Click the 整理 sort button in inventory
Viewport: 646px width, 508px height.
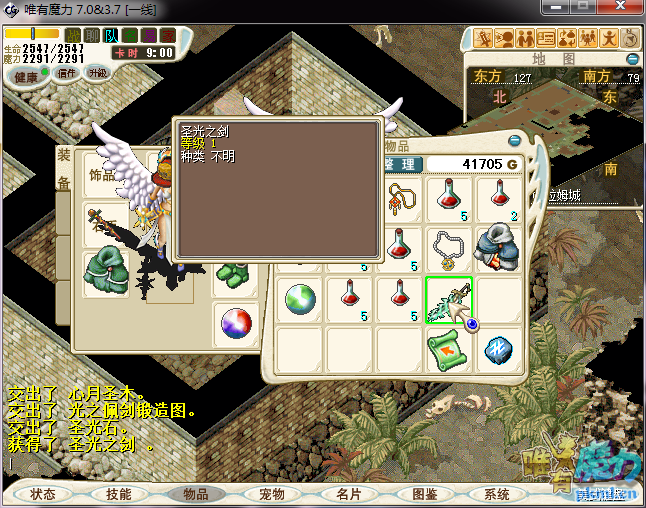[x=400, y=164]
